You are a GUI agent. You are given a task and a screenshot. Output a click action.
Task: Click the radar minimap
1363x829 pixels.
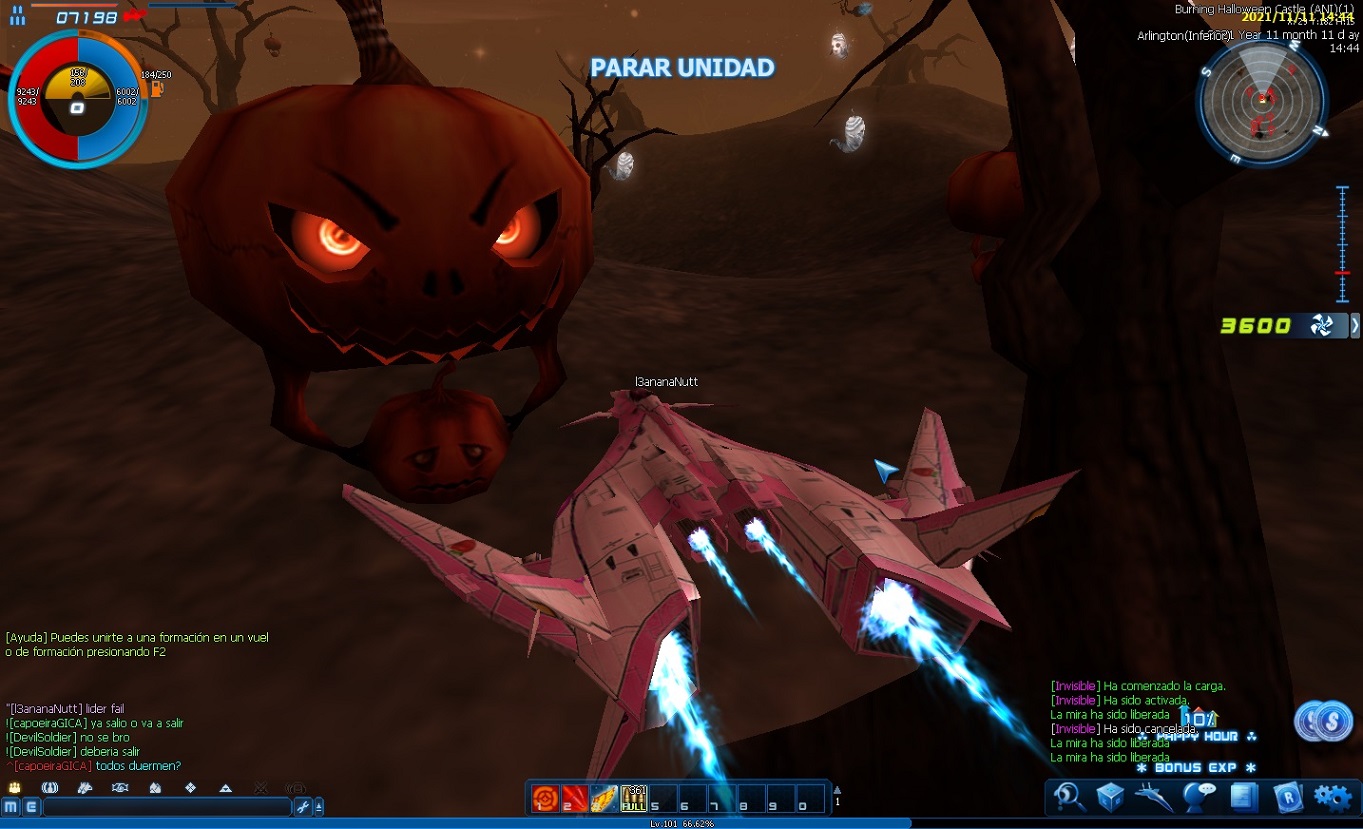click(1261, 101)
